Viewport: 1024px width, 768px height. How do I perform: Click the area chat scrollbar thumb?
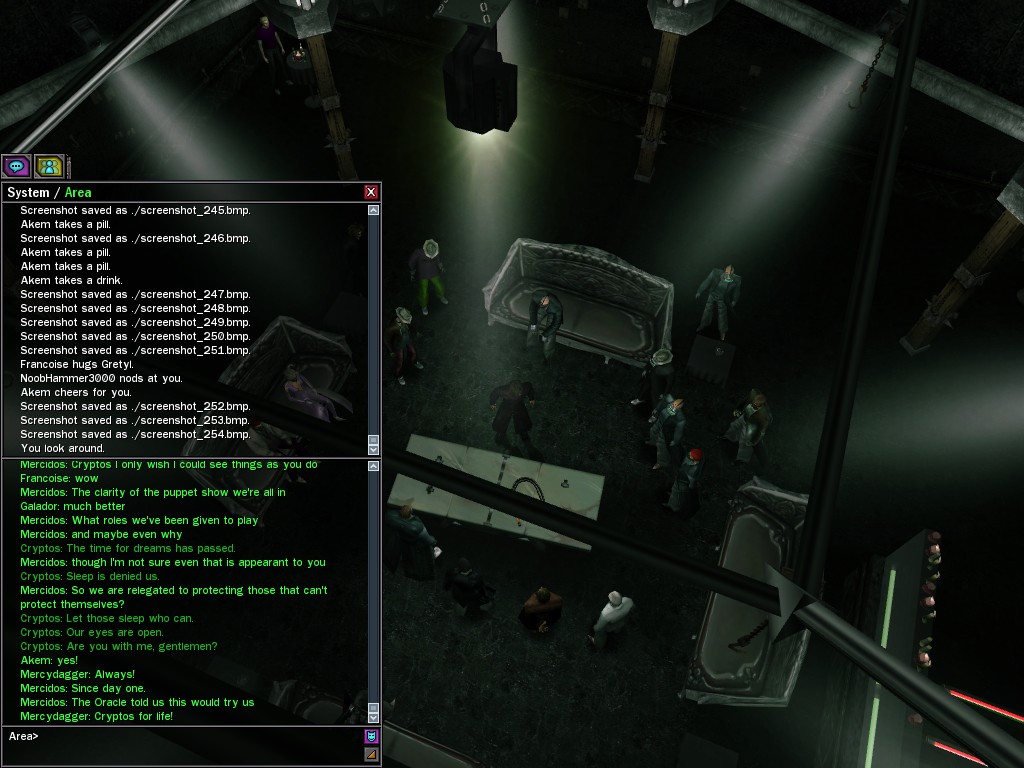[x=374, y=705]
